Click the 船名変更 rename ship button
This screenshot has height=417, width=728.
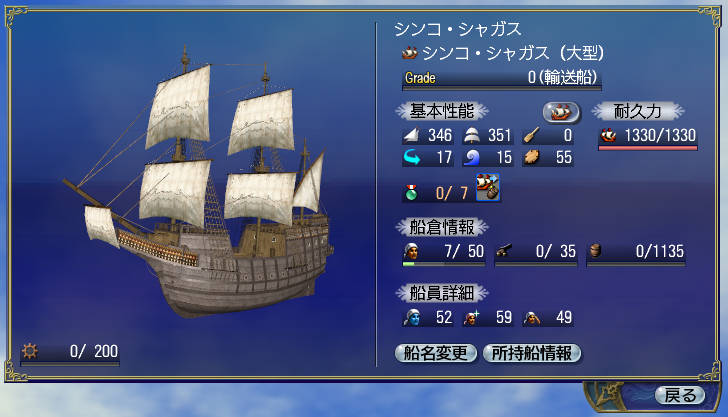[x=437, y=352]
